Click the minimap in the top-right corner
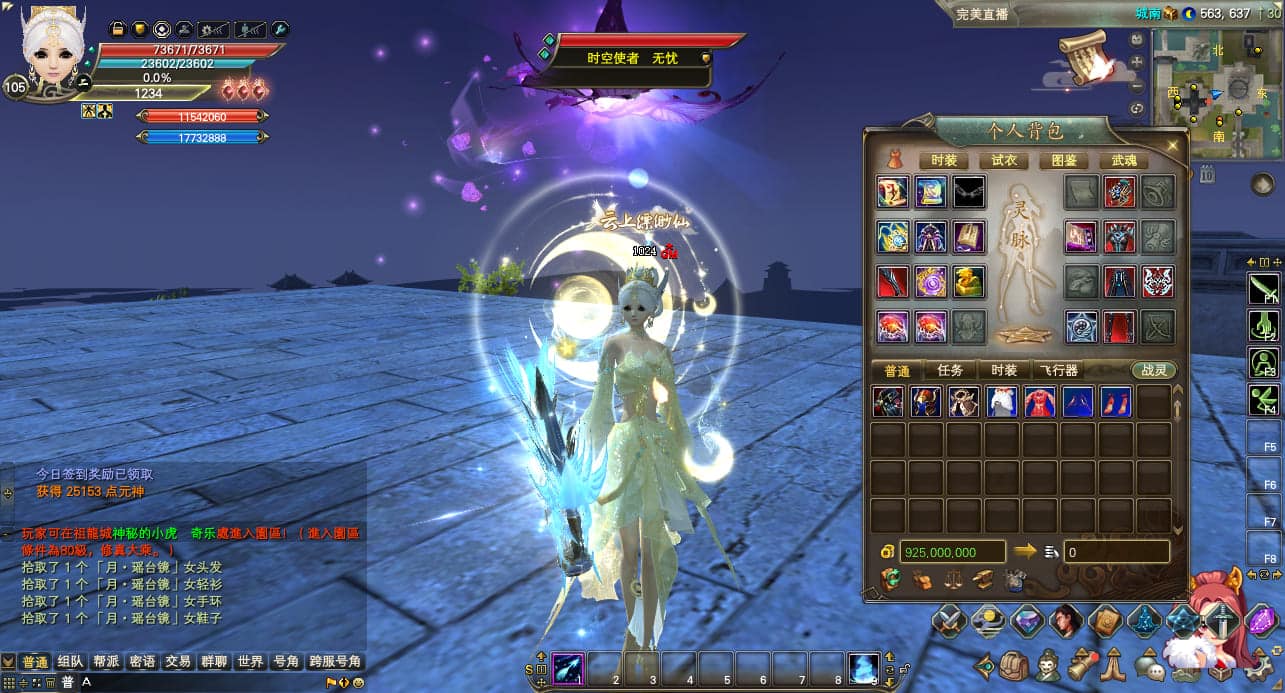Image resolution: width=1285 pixels, height=693 pixels. (x=1217, y=92)
